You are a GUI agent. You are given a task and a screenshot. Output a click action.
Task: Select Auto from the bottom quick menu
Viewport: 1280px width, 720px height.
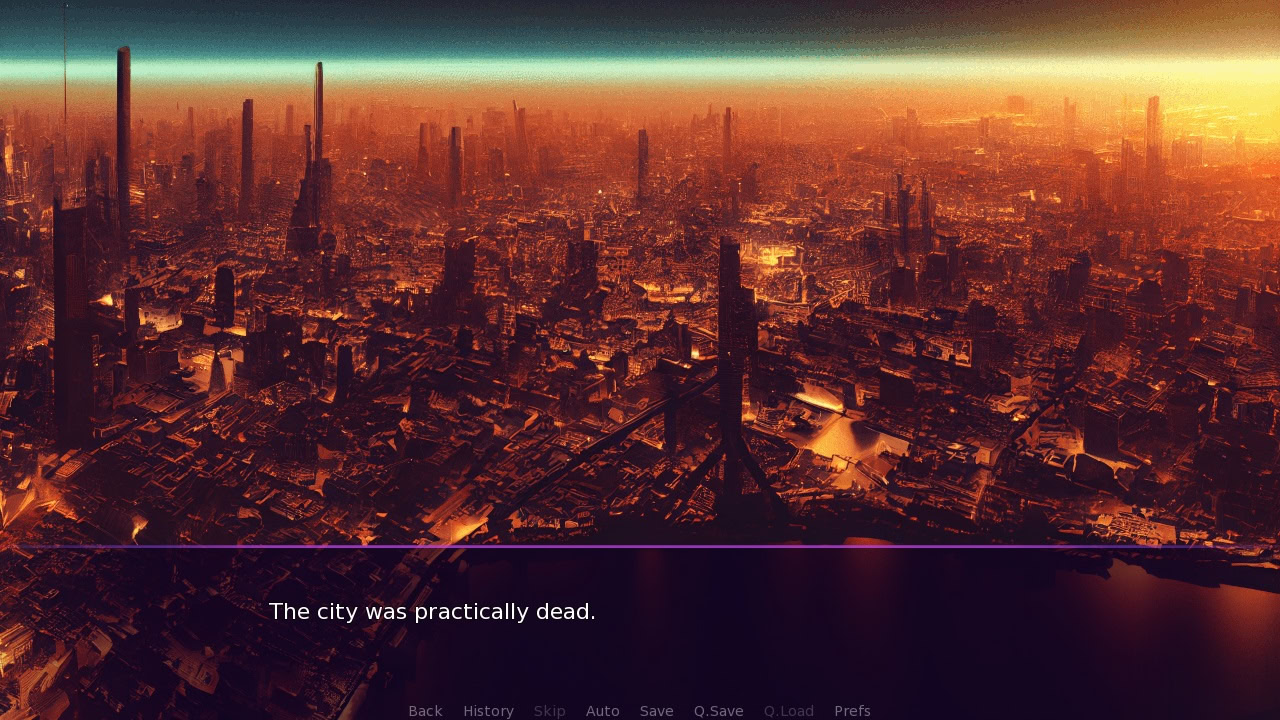click(x=603, y=710)
